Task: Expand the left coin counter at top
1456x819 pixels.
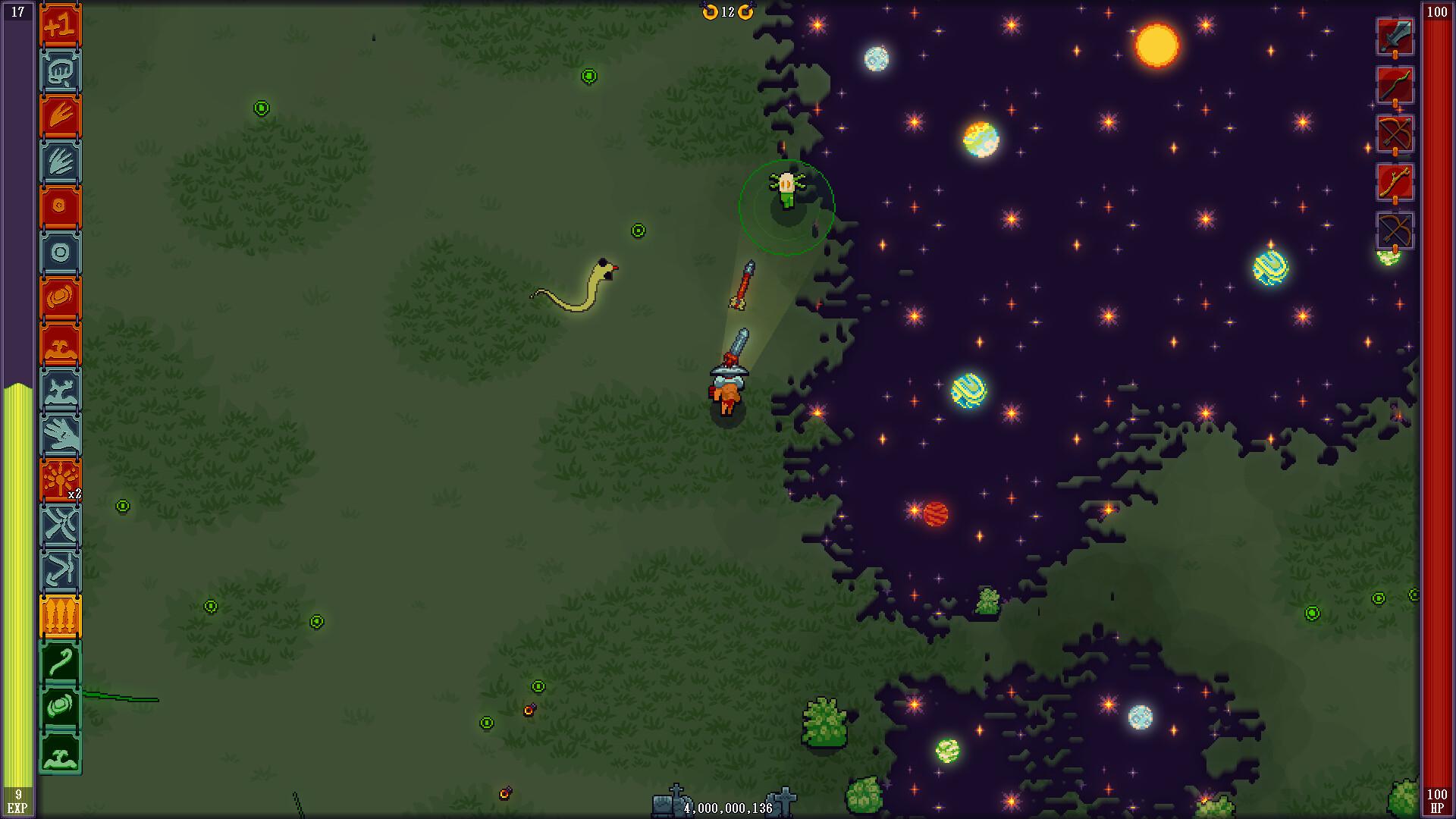Action: pos(710,12)
